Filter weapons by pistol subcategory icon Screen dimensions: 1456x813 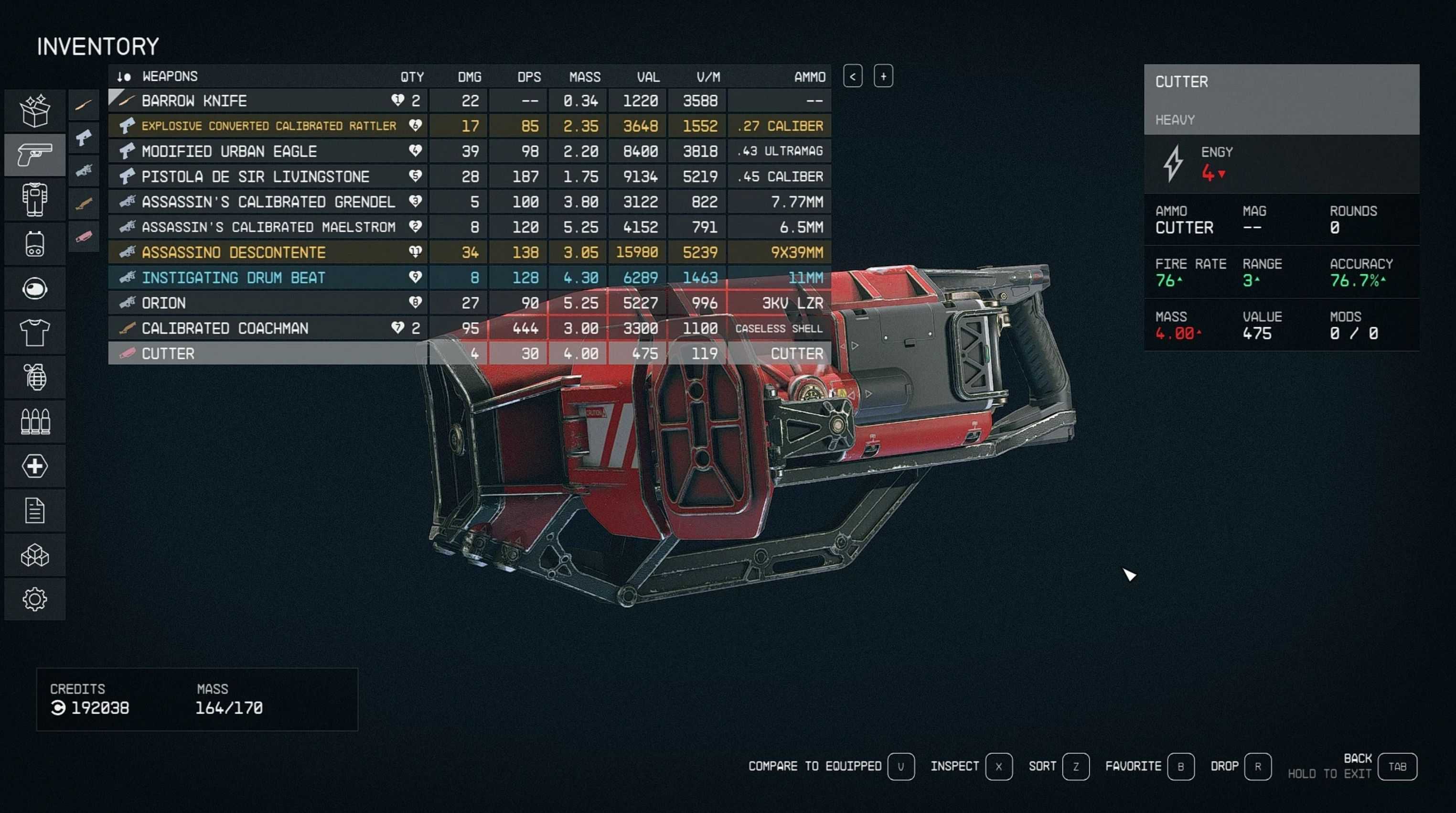pos(84,137)
